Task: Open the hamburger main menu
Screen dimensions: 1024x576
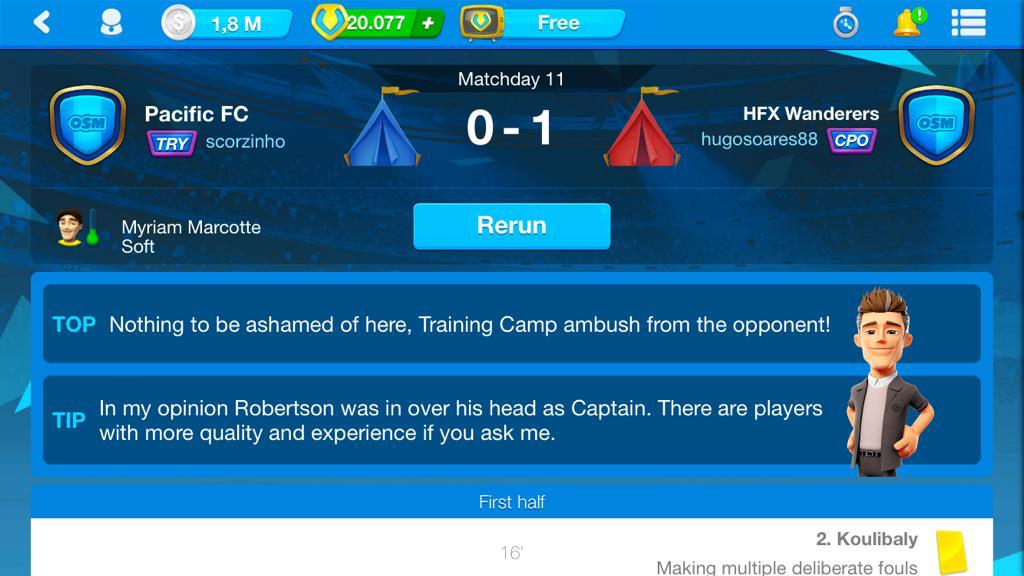Action: click(968, 22)
